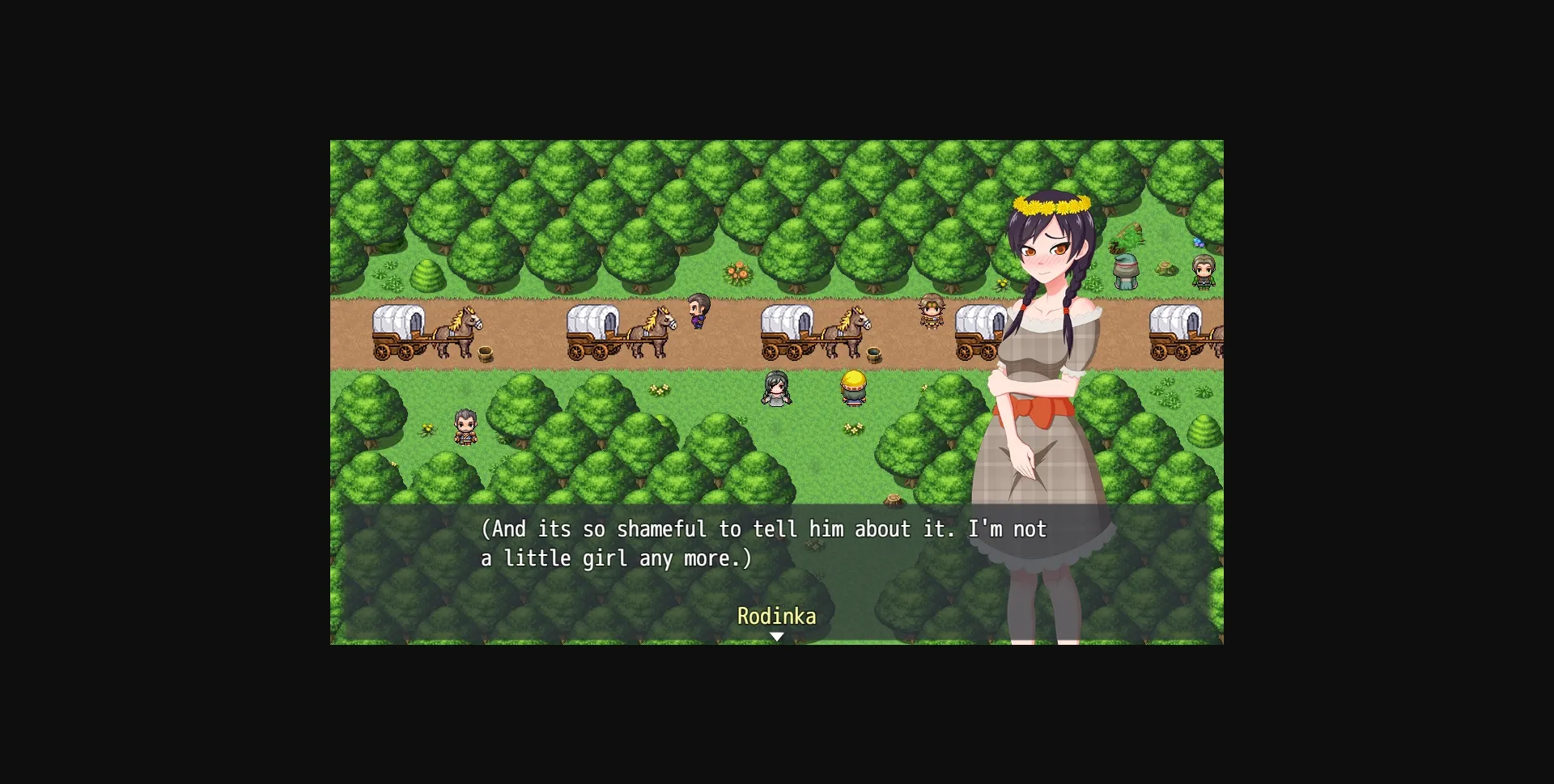Select the blue flowers near the top right
The image size is (1554, 784).
(x=1199, y=243)
